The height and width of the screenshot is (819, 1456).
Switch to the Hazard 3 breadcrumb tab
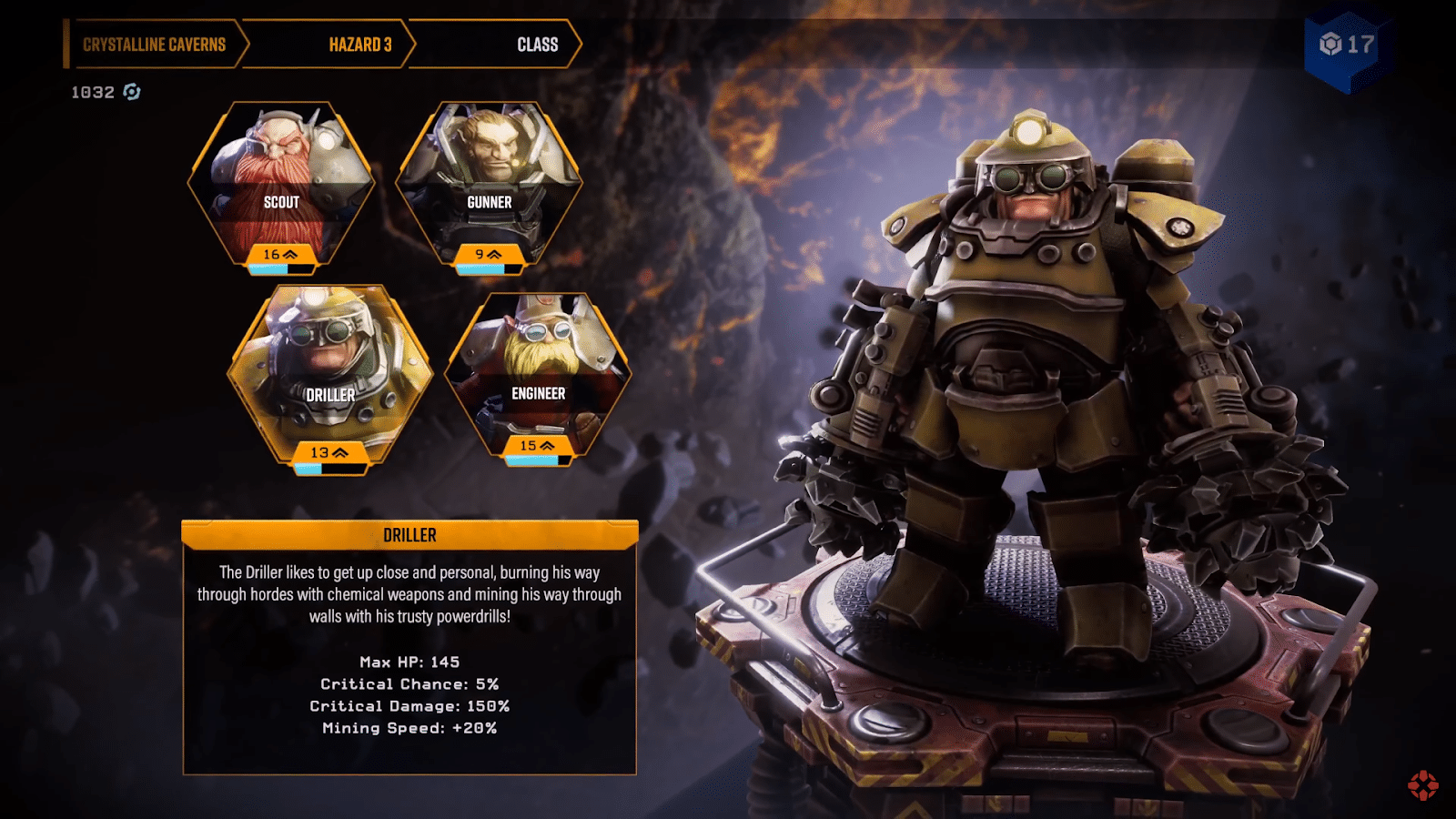tap(360, 43)
